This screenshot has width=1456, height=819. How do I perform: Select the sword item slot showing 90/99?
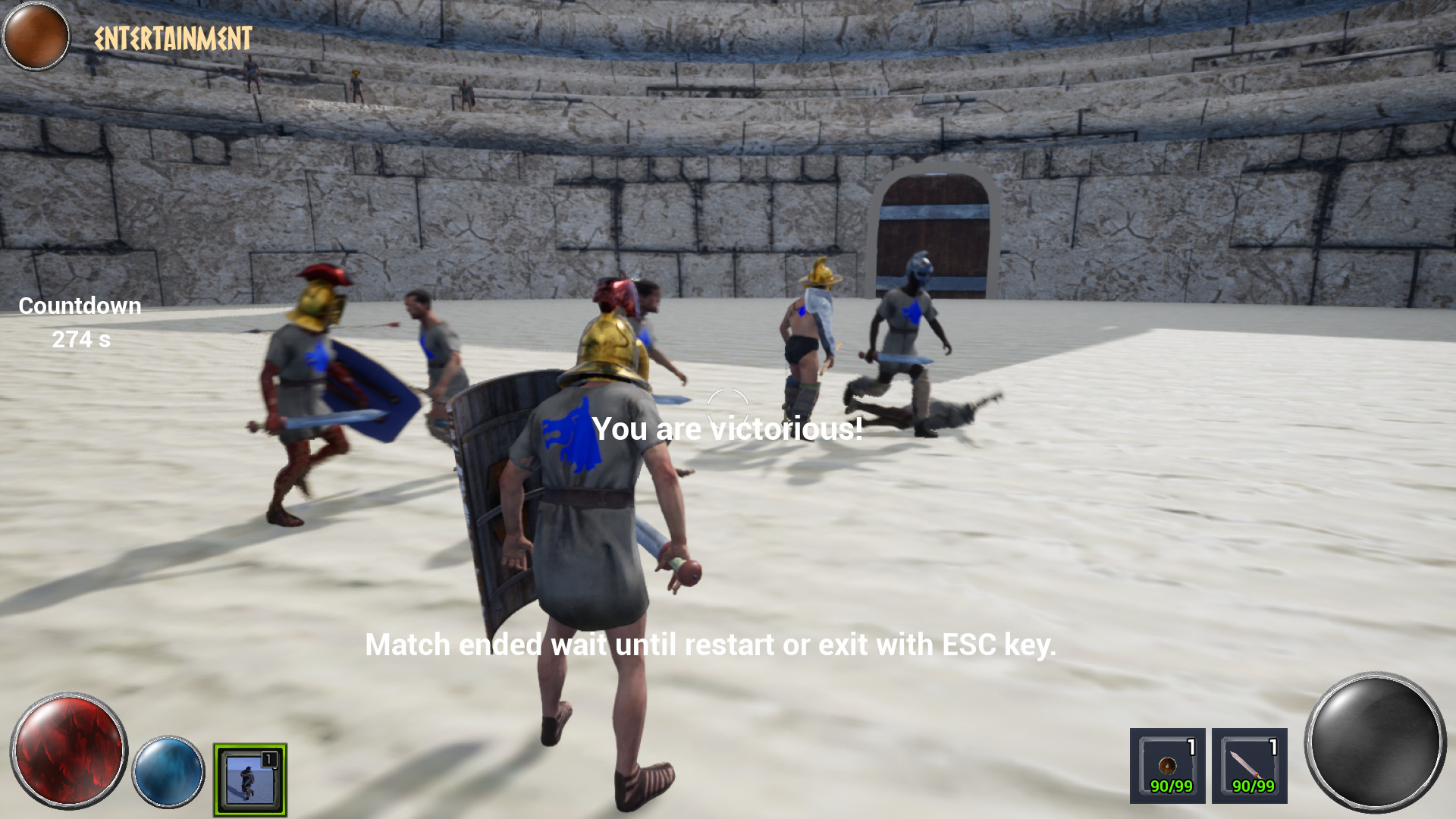click(x=1251, y=766)
